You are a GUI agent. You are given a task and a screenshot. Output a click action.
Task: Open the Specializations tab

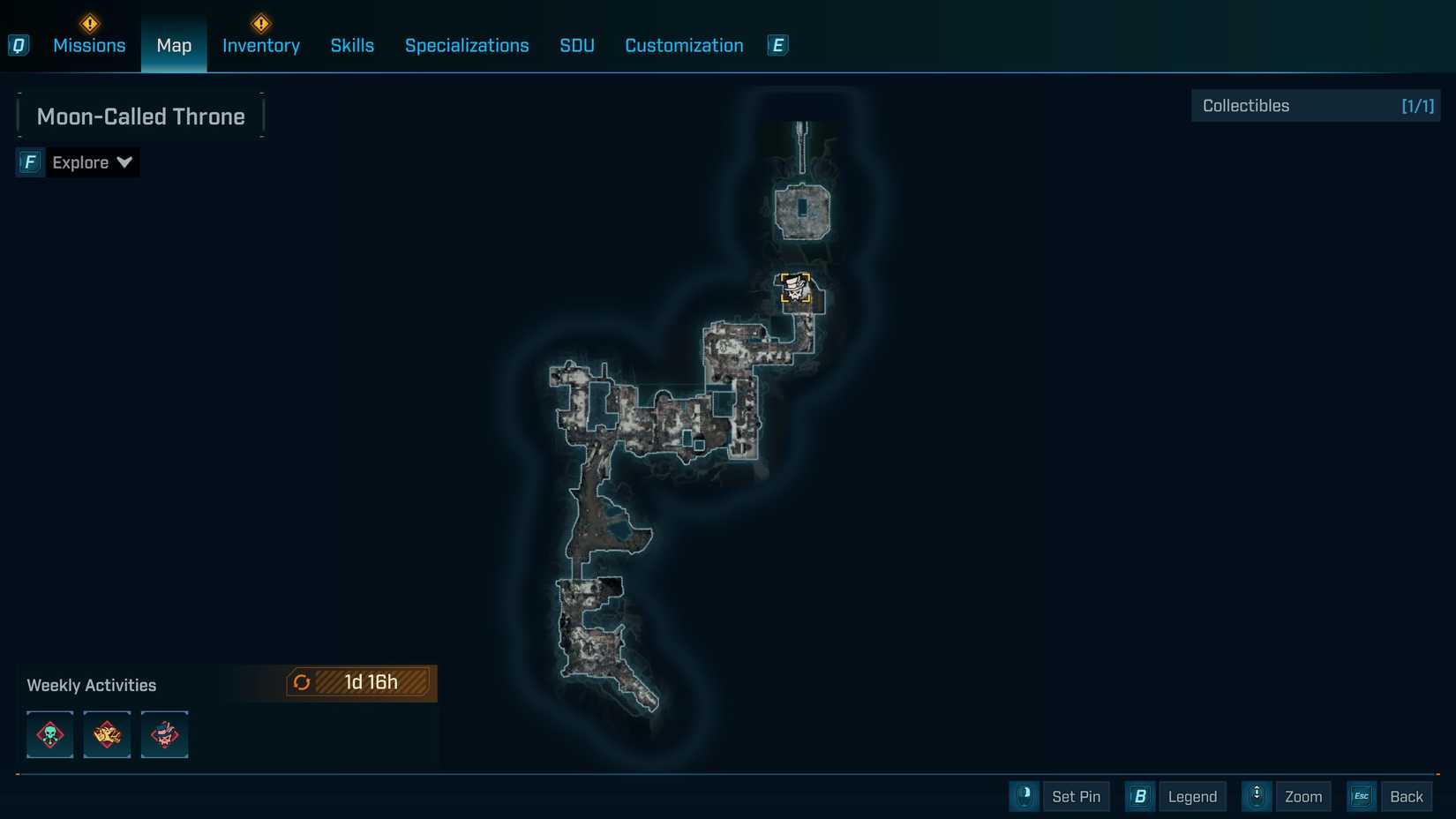pyautogui.click(x=467, y=45)
